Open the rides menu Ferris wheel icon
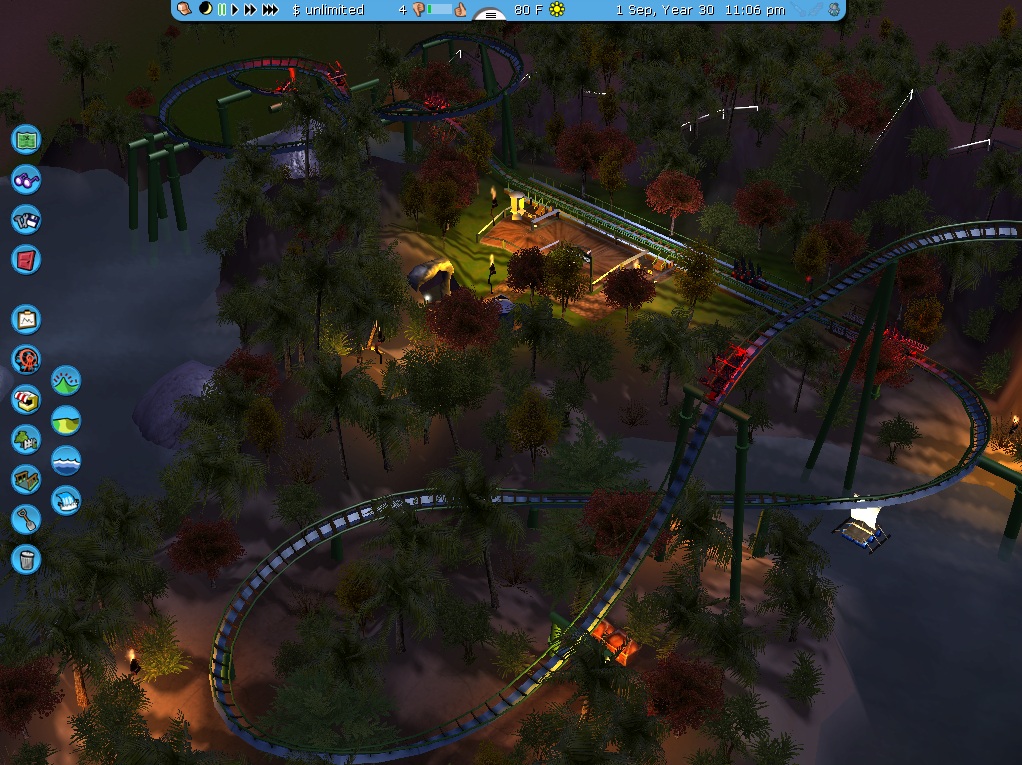Image resolution: width=1022 pixels, height=765 pixels. click(26, 359)
